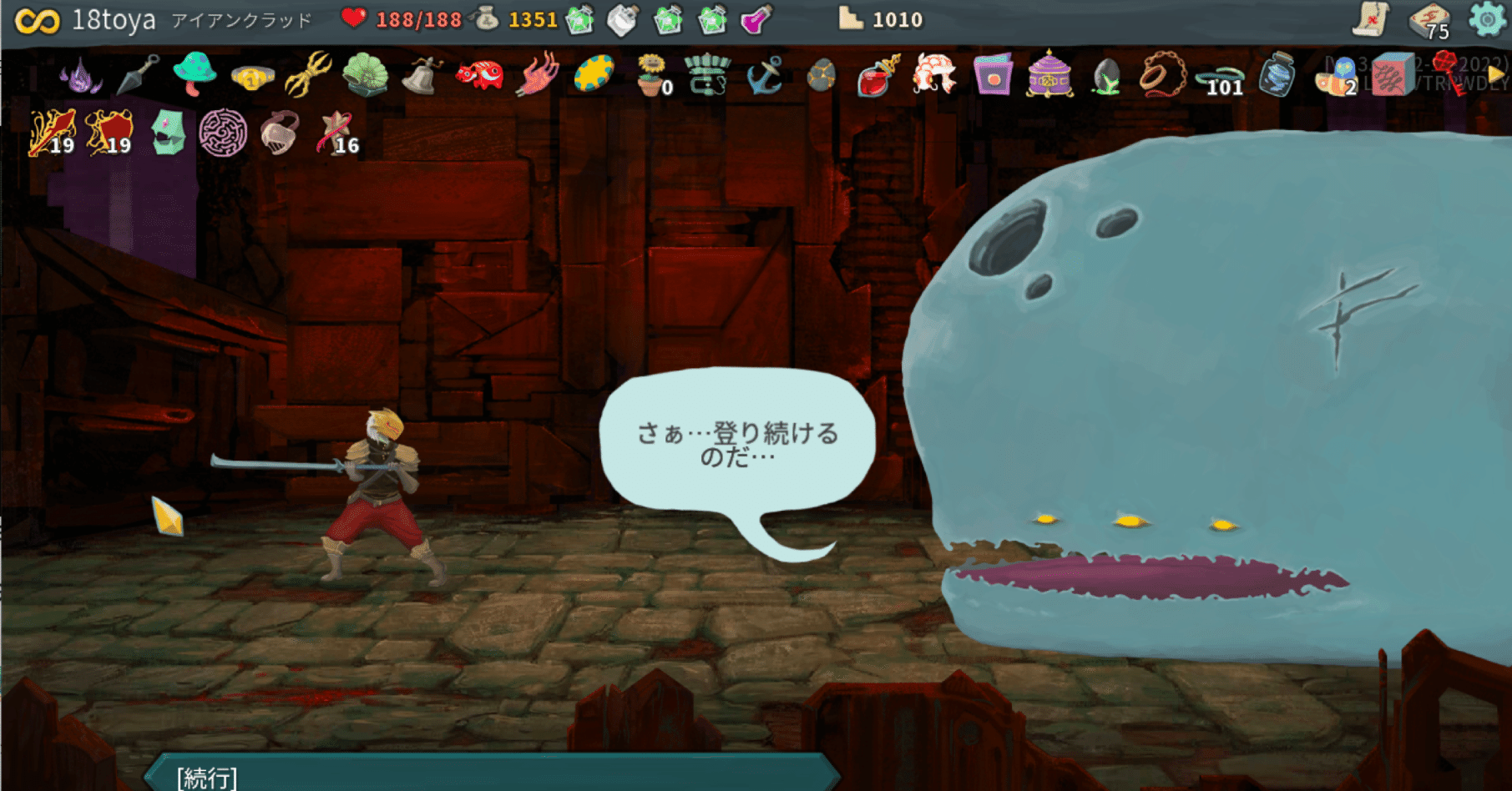Viewport: 1512px width, 791px height.
Task: Inspect the relic with the 101 counter
Action: (x=1221, y=75)
